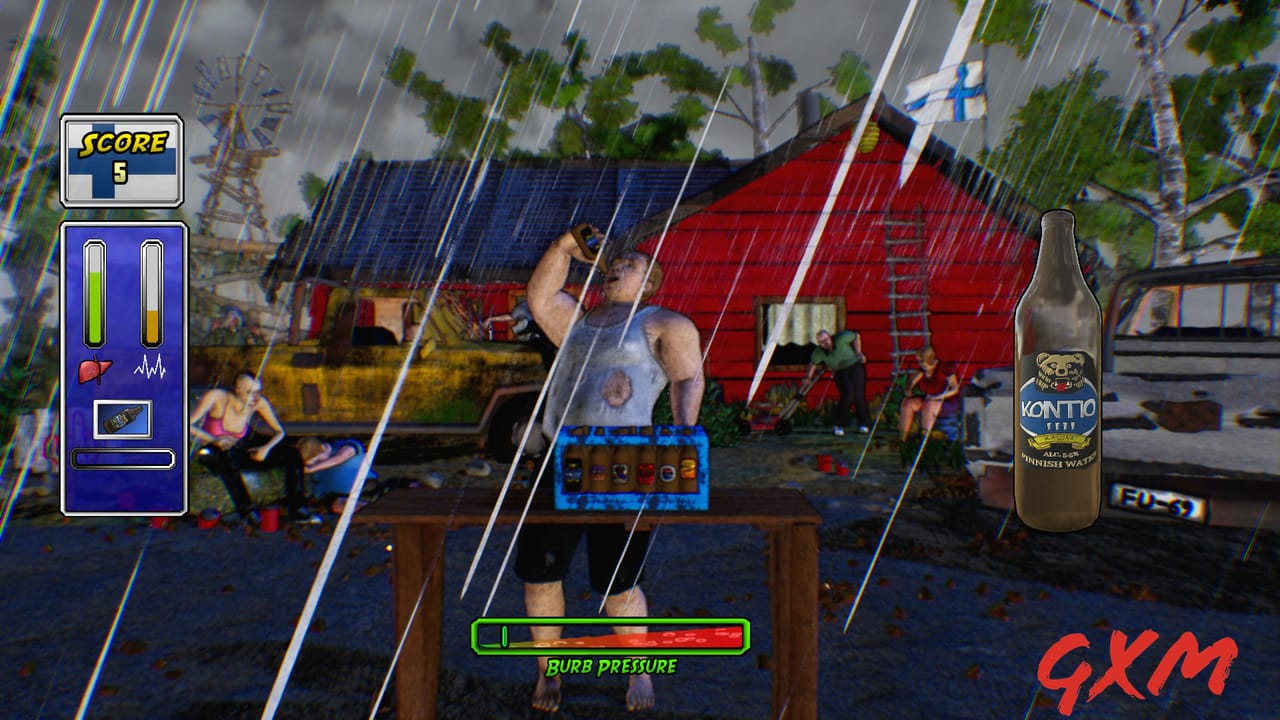
Task: Grab the orange-labeled bottle at crate's right end
Action: pos(687,468)
